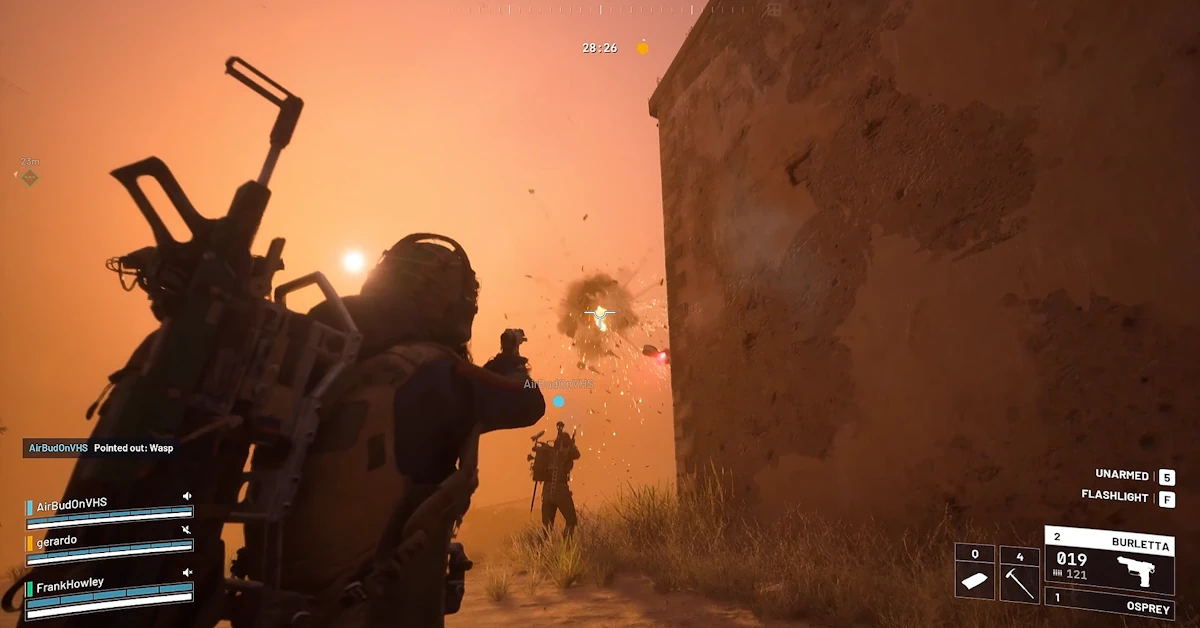Choose the bandage item slot
1200x628 pixels.
click(x=974, y=573)
